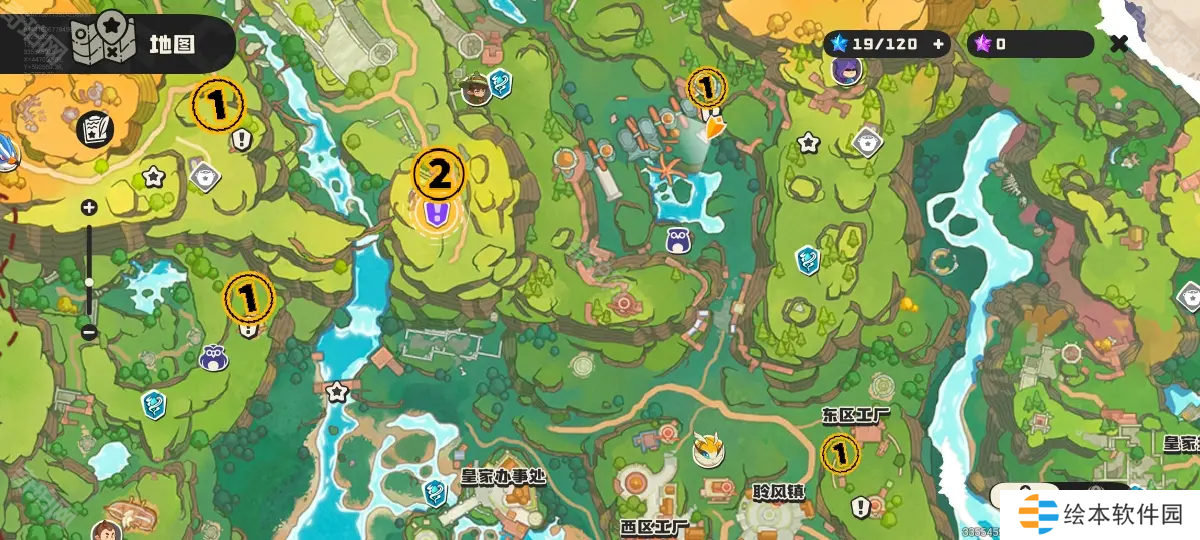Screen dimensions: 1200x540
Task: Click the map zoom slider handle
Action: (89, 282)
